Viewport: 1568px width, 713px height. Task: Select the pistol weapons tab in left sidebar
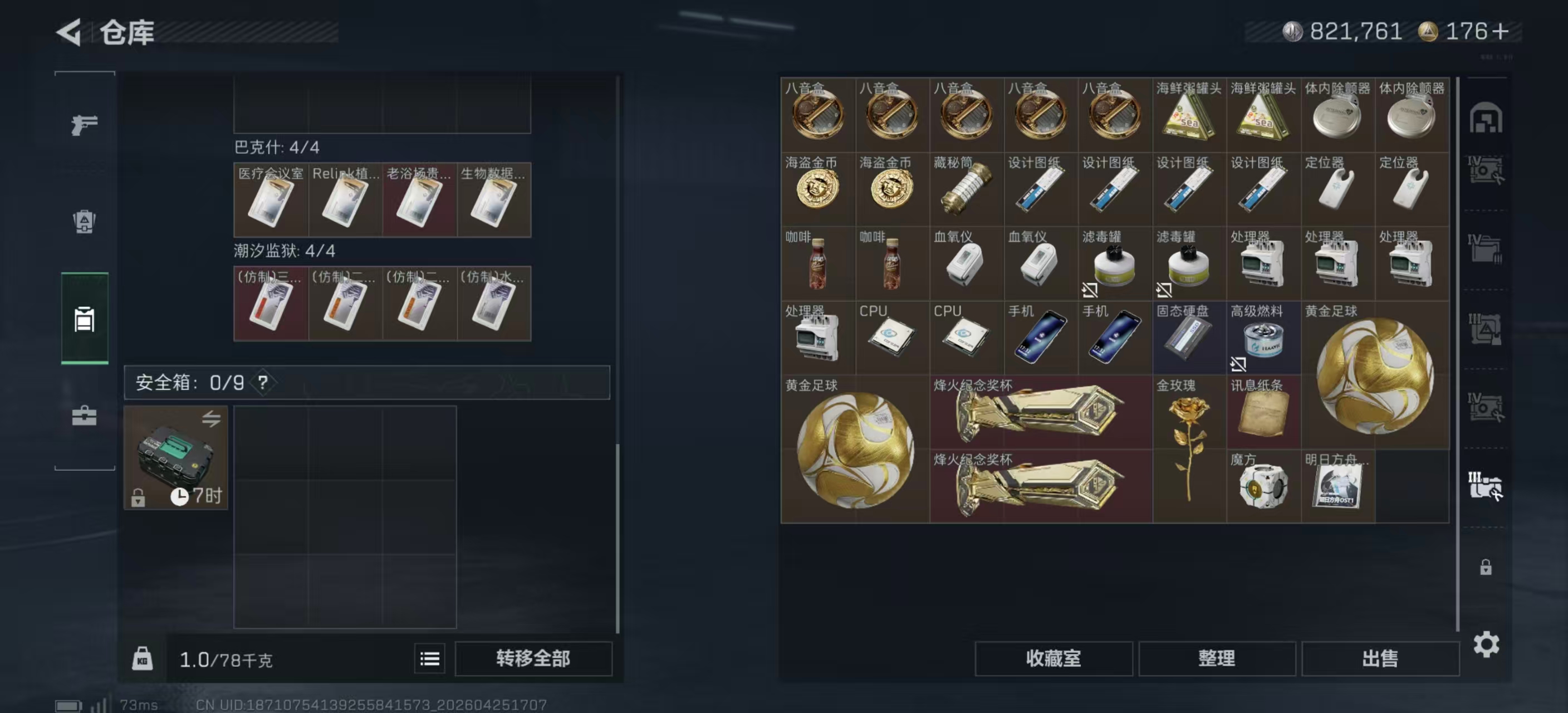pos(85,125)
